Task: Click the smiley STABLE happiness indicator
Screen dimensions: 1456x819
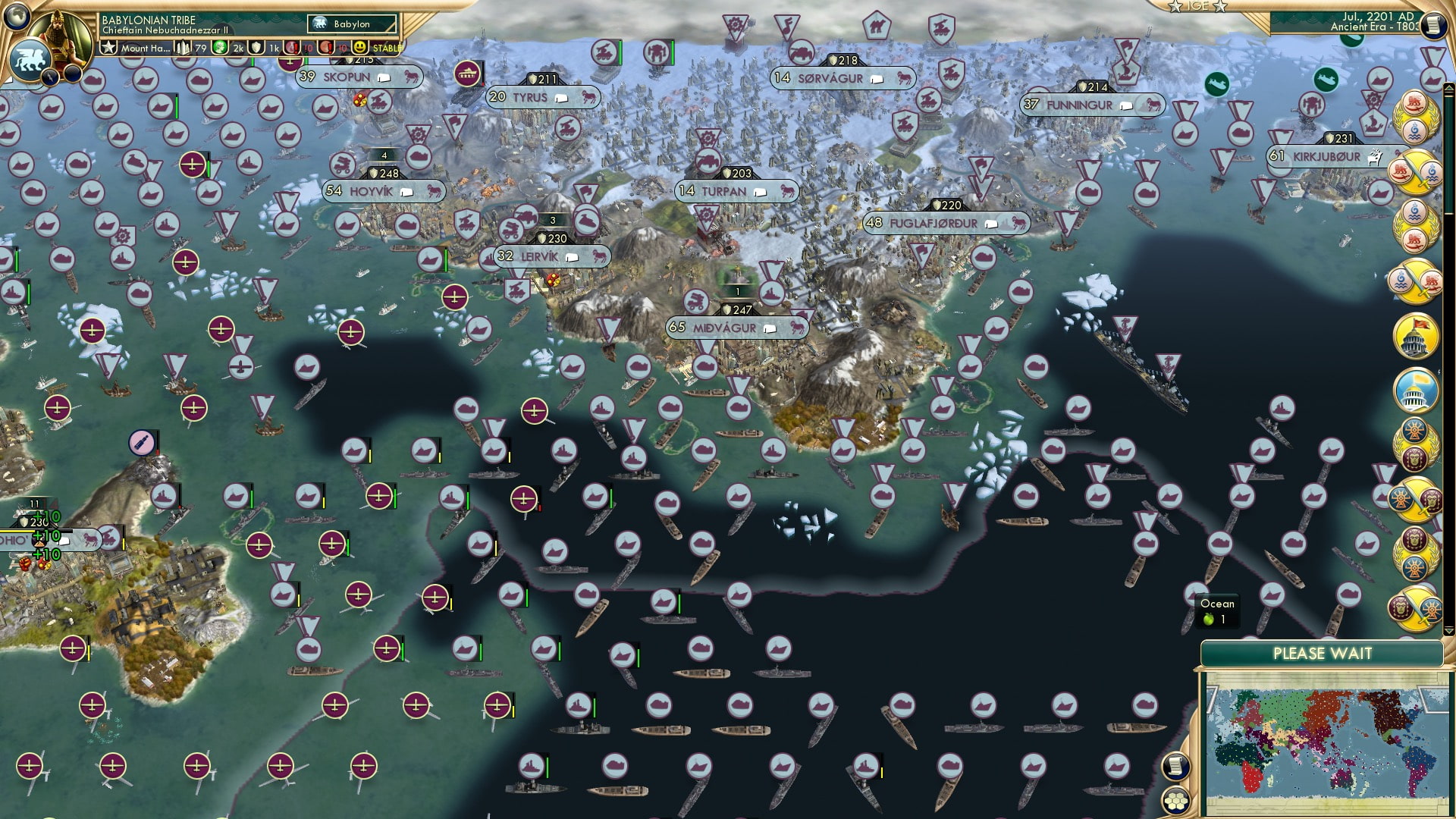Action: pos(359,49)
